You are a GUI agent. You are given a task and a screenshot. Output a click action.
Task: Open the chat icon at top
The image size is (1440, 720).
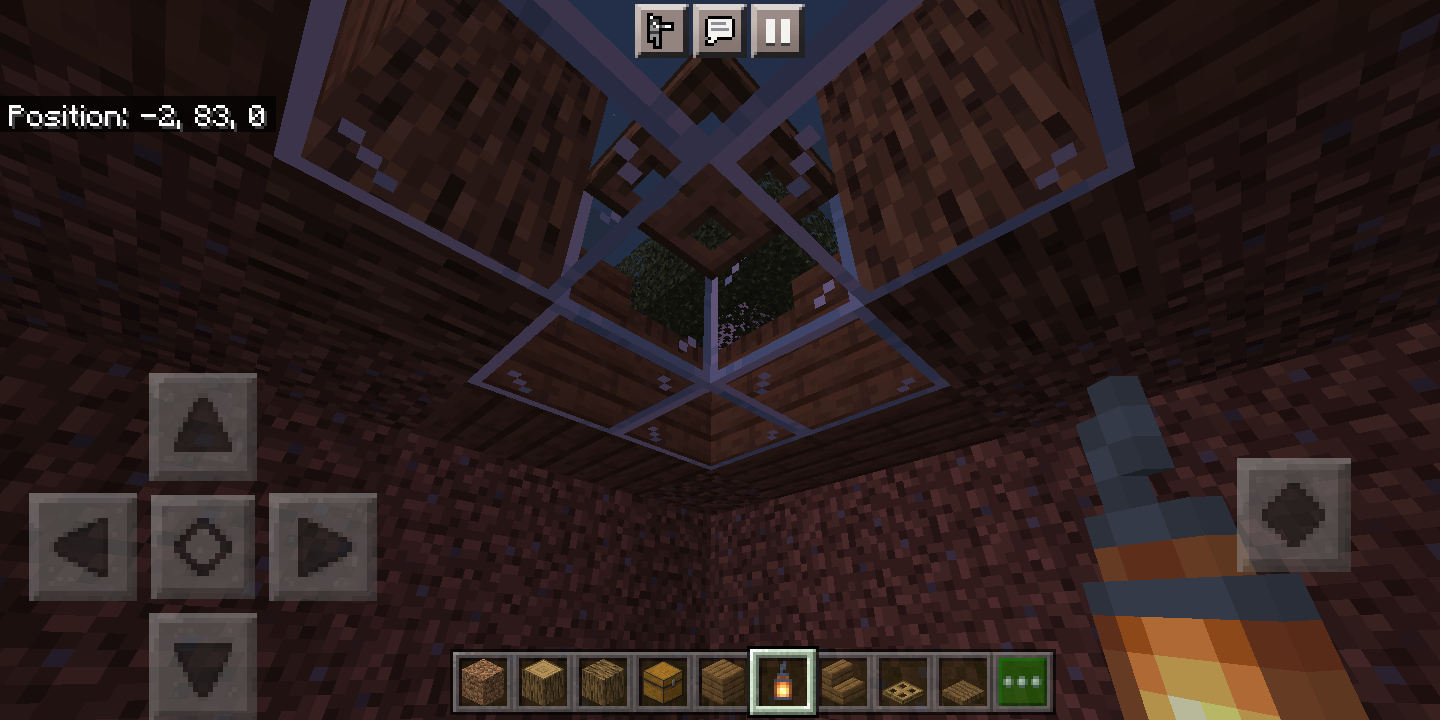point(719,31)
